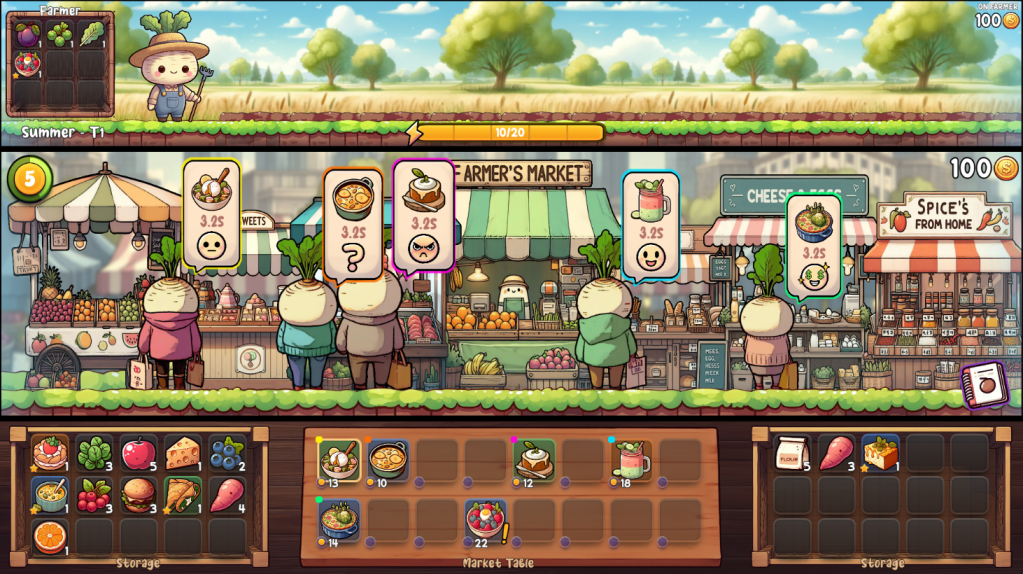Choose the red berries in storage
The image size is (1023, 574).
click(x=94, y=495)
